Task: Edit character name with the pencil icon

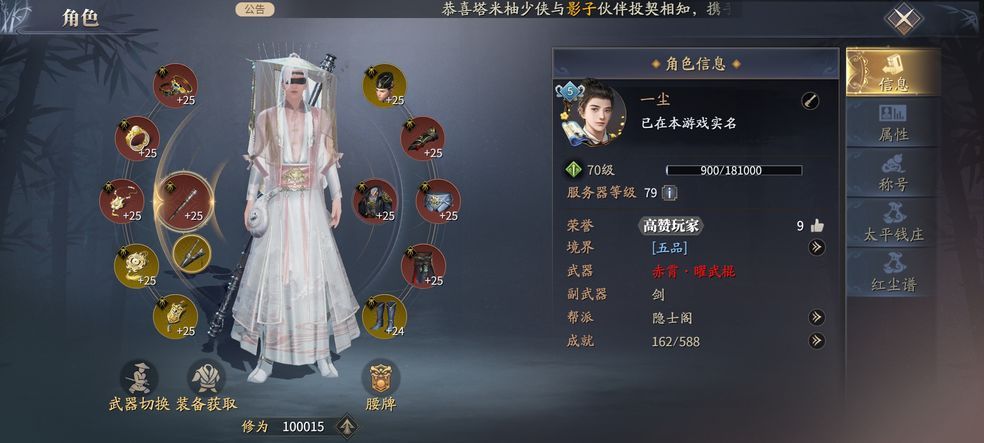Action: pyautogui.click(x=810, y=101)
